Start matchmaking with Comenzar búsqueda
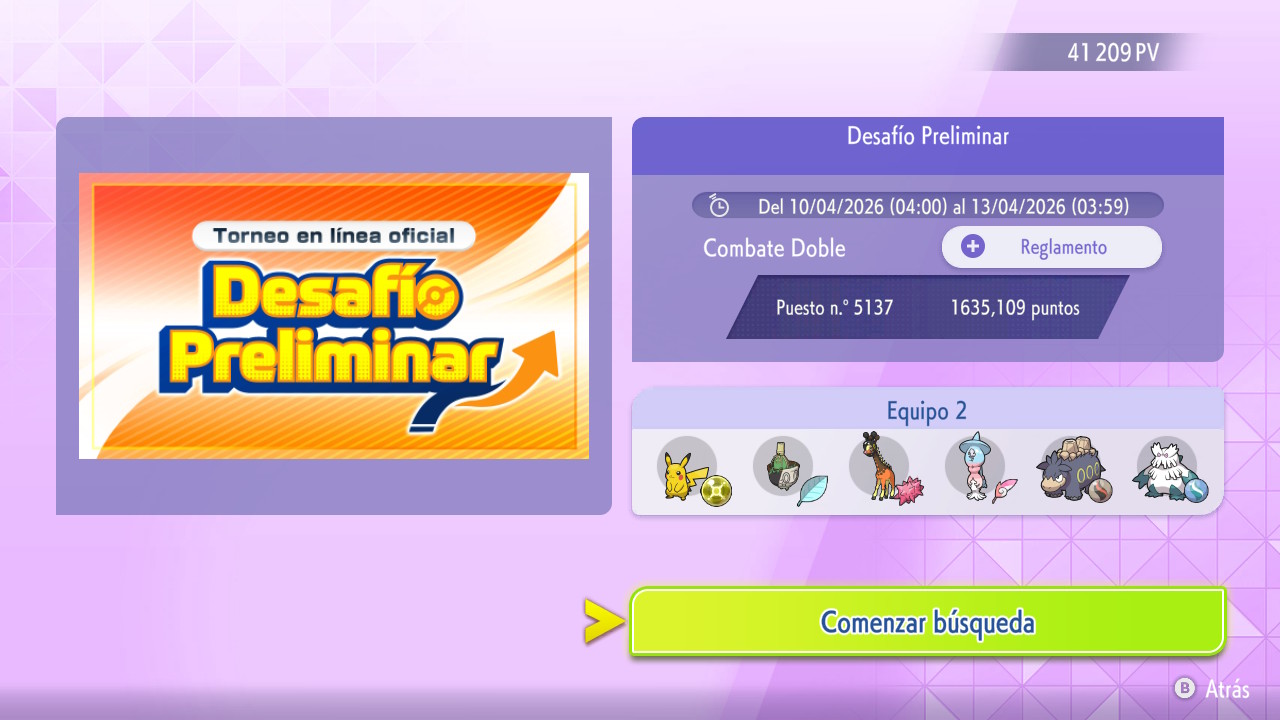This screenshot has width=1280, height=720. click(x=927, y=622)
